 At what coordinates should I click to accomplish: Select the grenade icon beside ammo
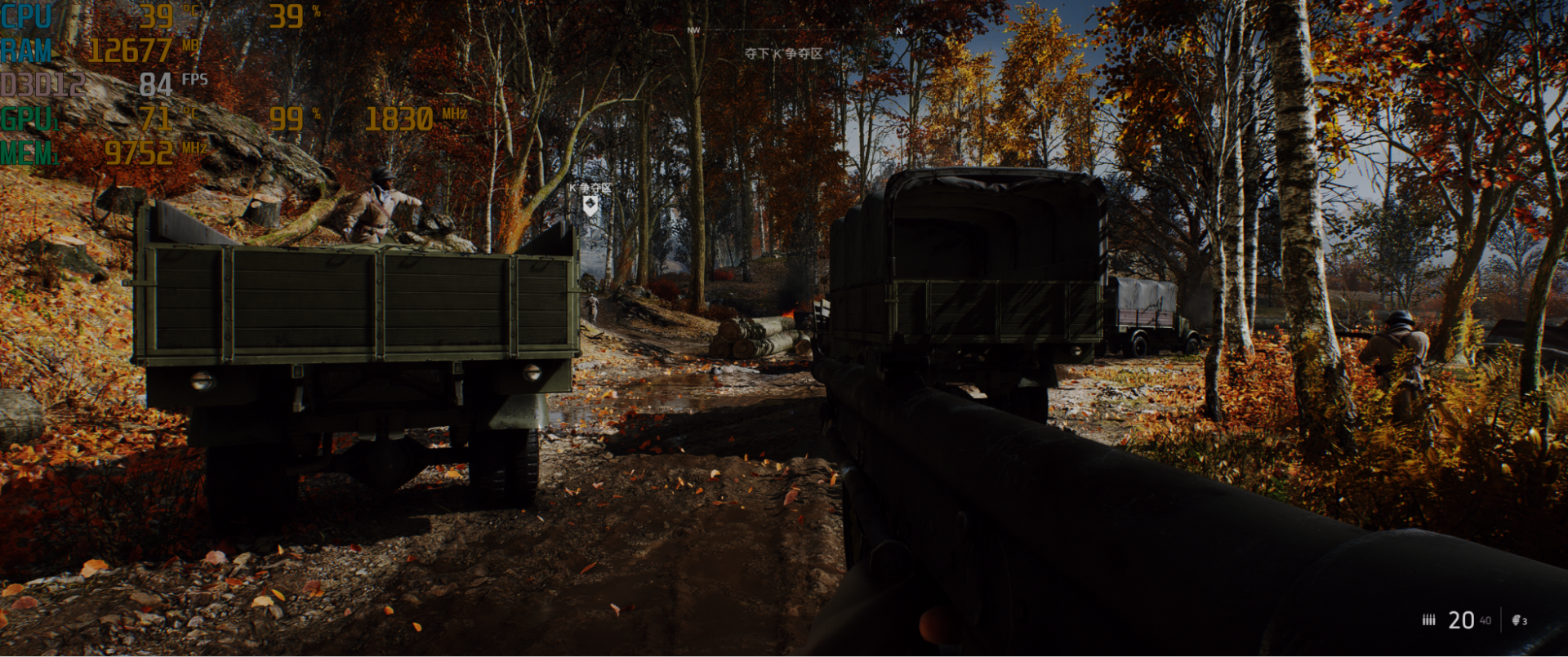pyautogui.click(x=1517, y=620)
